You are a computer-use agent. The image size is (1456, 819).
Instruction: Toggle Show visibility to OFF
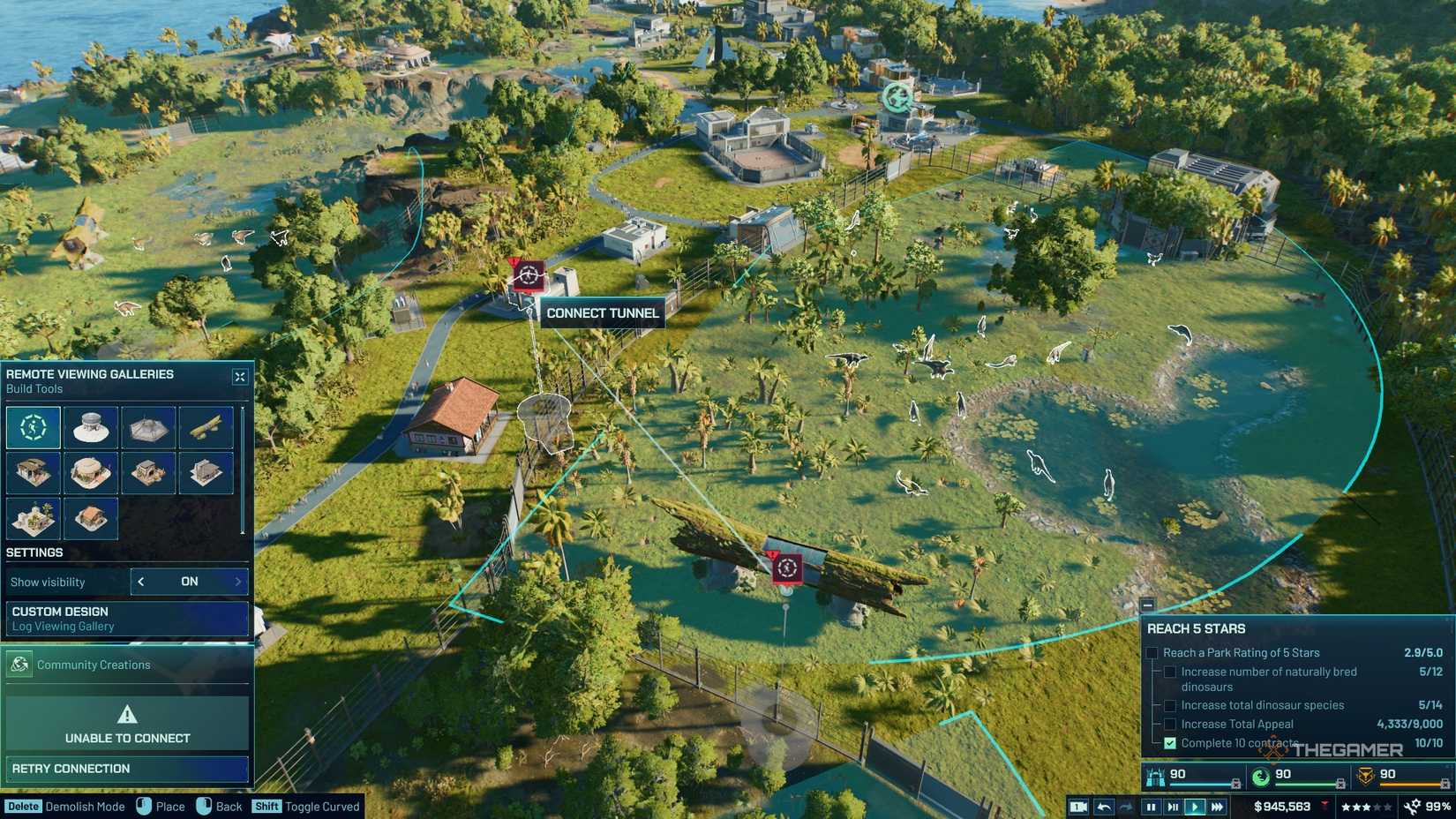pyautogui.click(x=188, y=582)
